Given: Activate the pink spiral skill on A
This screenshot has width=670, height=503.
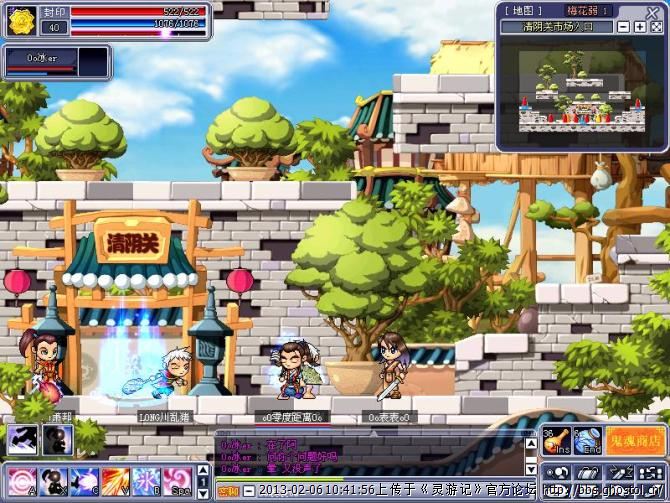Looking at the screenshot, I should [21, 480].
